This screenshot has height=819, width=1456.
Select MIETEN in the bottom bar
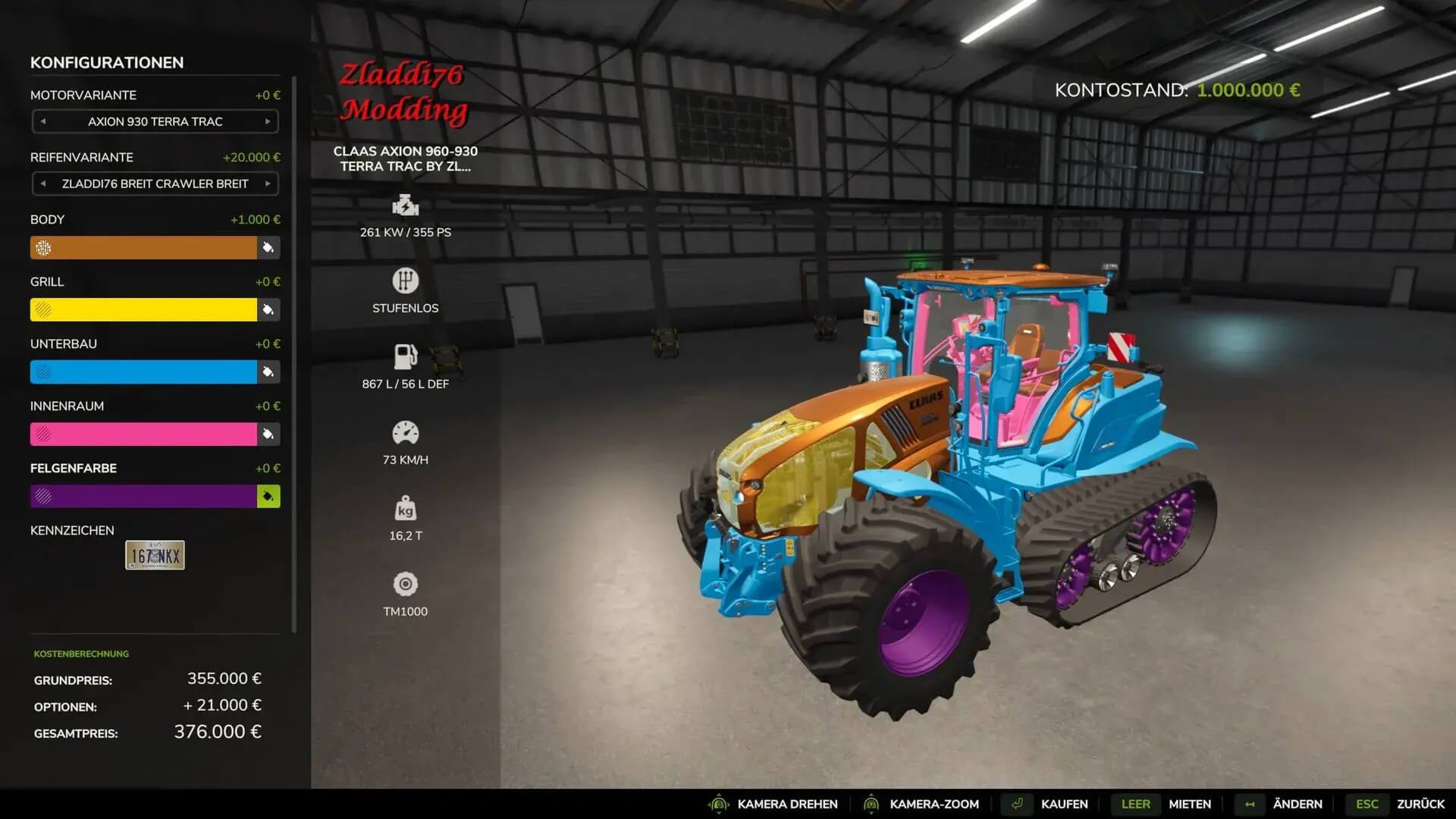coord(1189,804)
